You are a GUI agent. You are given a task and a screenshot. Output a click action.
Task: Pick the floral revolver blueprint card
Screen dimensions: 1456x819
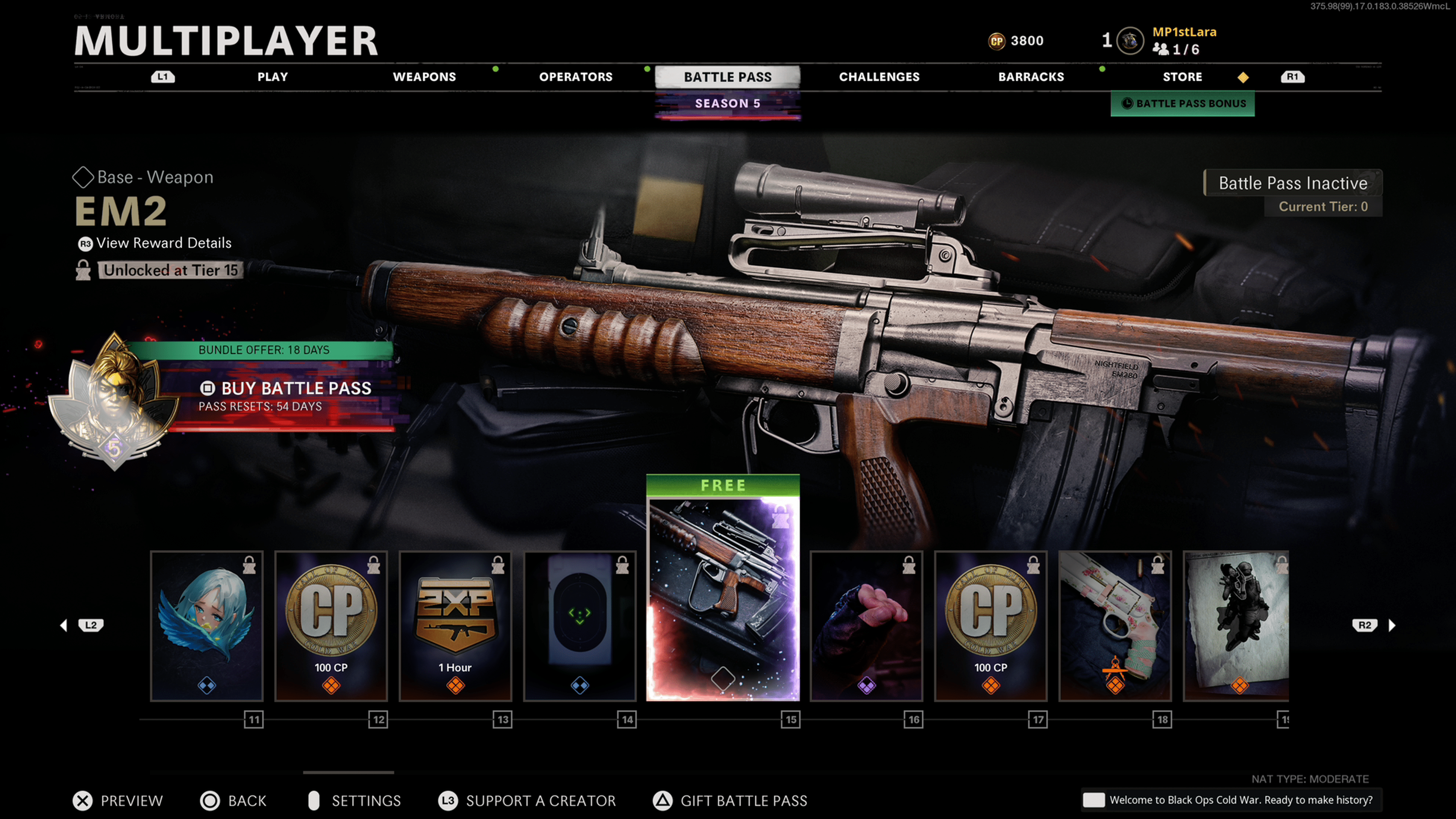pos(1115,626)
